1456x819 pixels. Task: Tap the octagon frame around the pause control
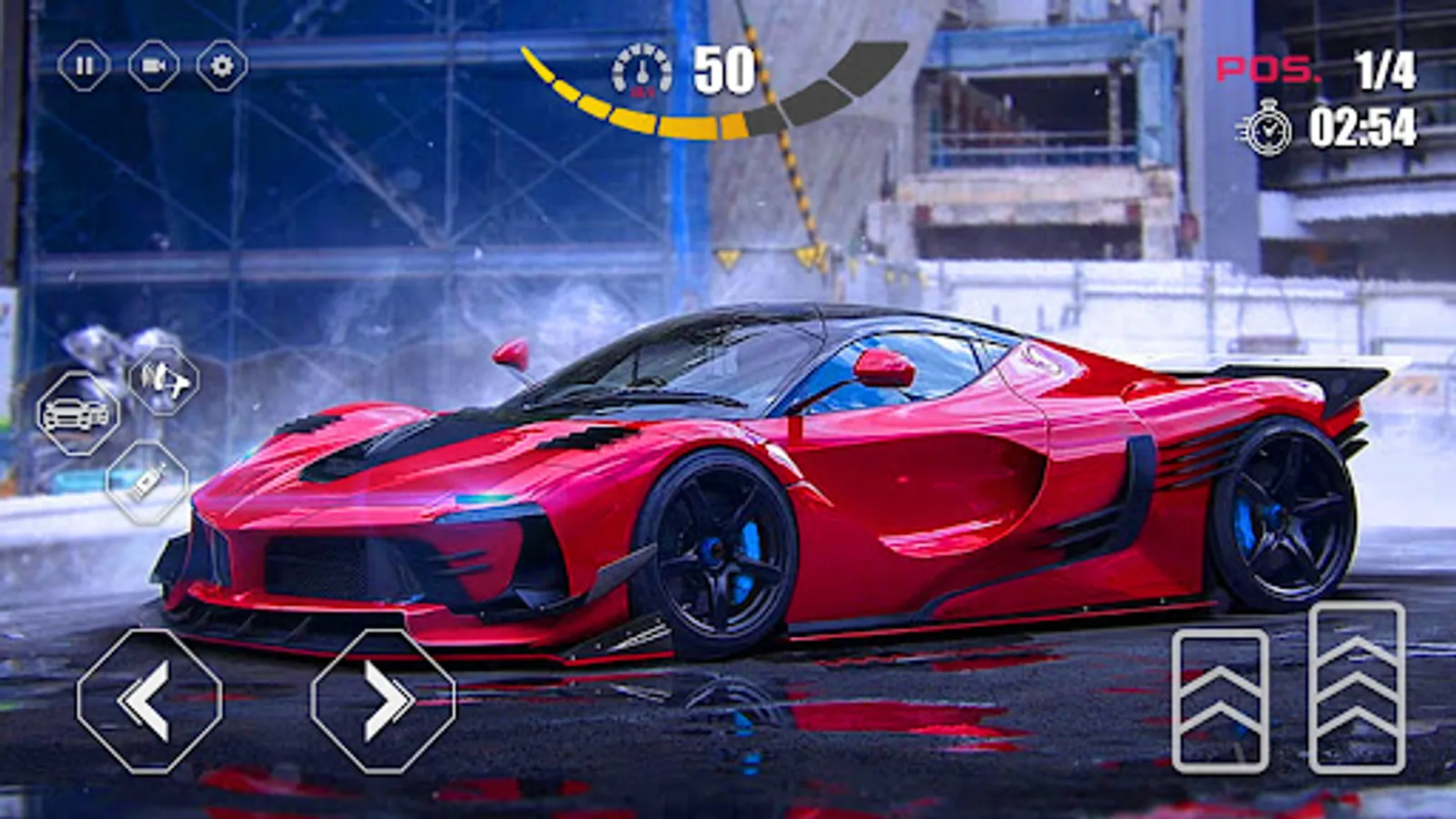pyautogui.click(x=82, y=66)
